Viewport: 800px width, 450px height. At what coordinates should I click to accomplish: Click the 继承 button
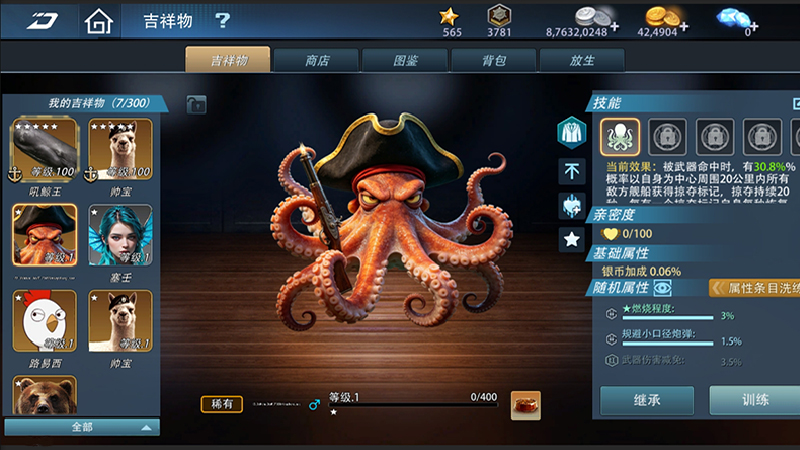click(x=646, y=400)
